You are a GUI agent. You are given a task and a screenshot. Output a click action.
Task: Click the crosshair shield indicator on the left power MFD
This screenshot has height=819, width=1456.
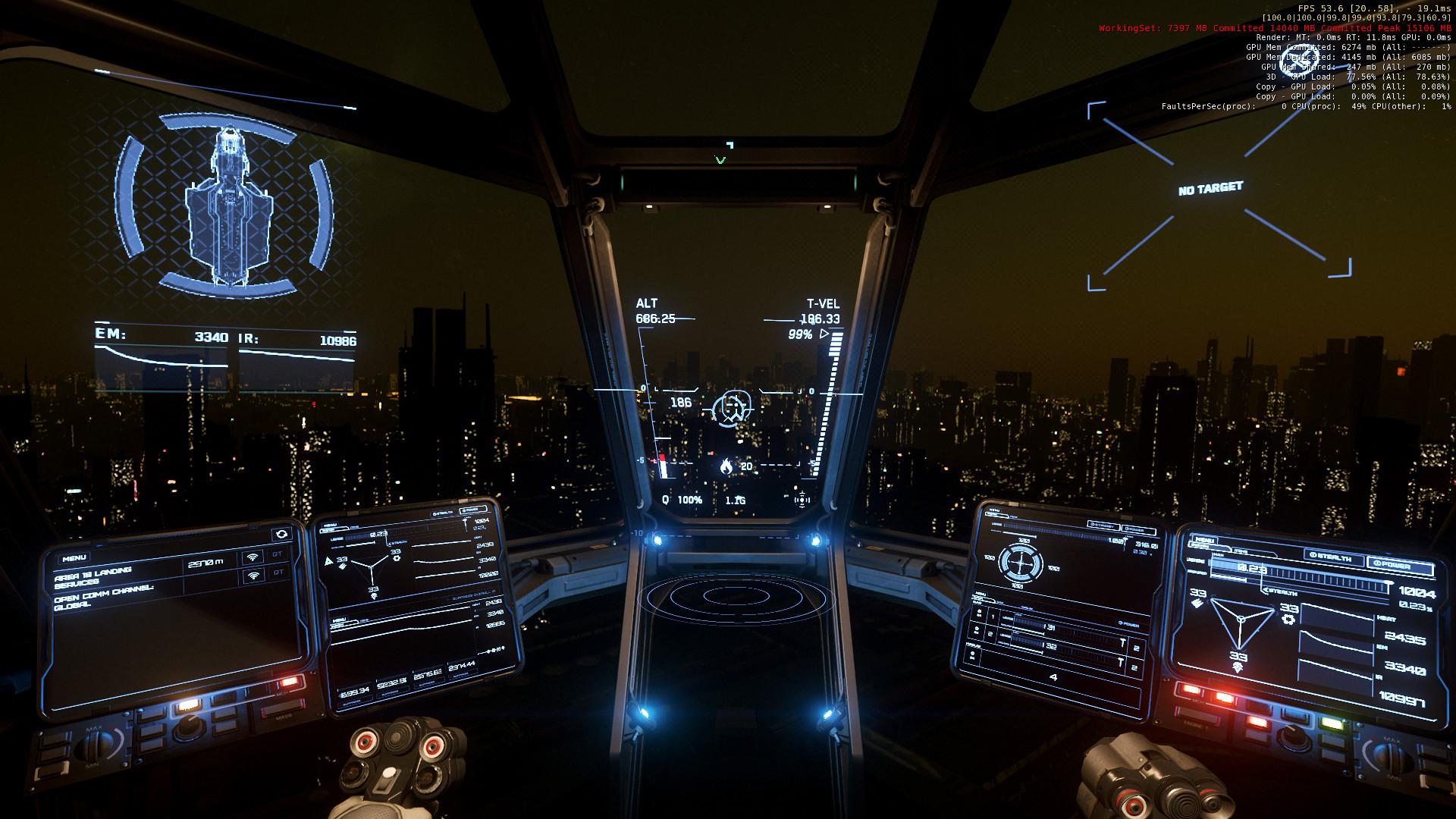pos(1021,563)
